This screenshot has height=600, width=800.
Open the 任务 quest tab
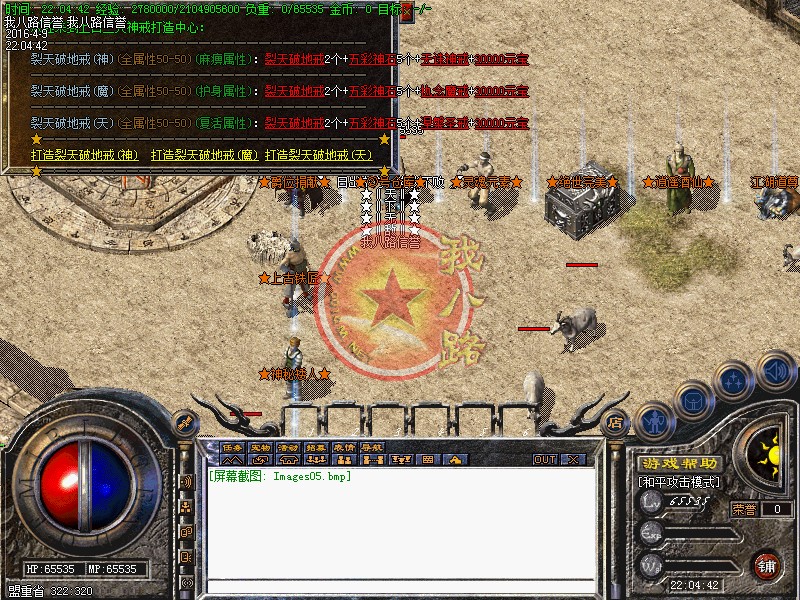pos(232,447)
